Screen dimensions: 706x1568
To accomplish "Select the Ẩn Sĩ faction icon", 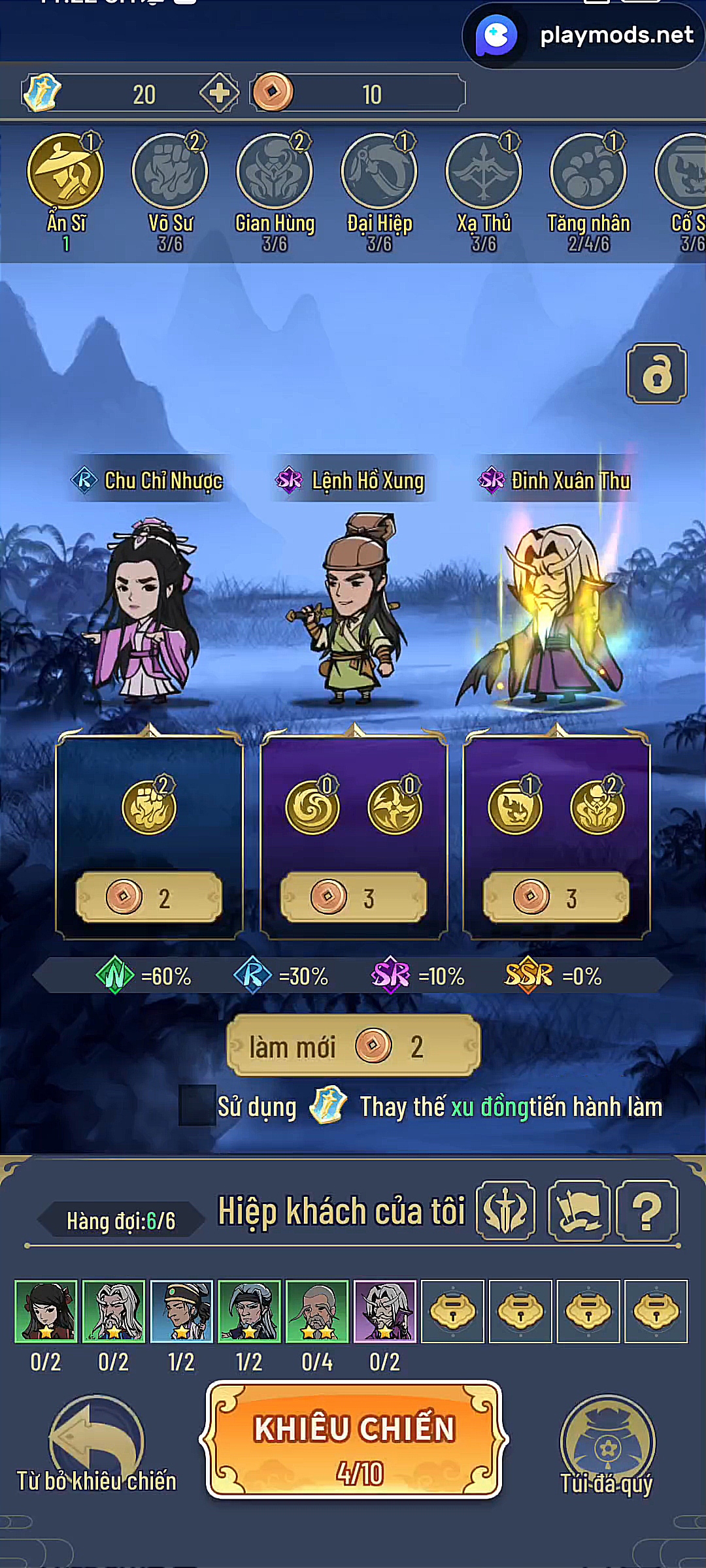I will 65,172.
